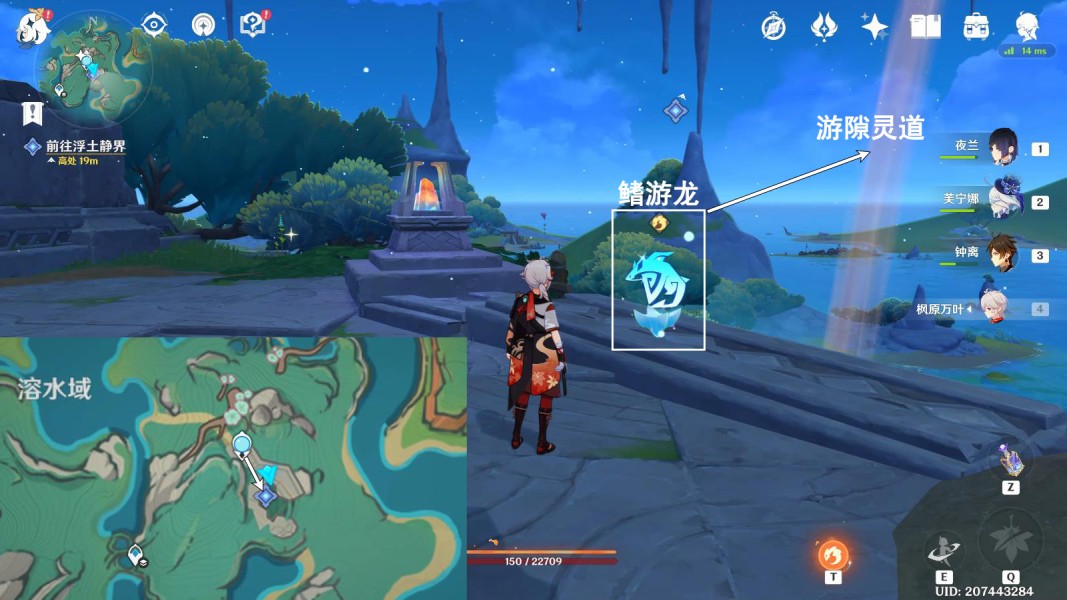Click the exclamation flag banner icon
Viewport: 1067px width, 600px height.
[34, 112]
